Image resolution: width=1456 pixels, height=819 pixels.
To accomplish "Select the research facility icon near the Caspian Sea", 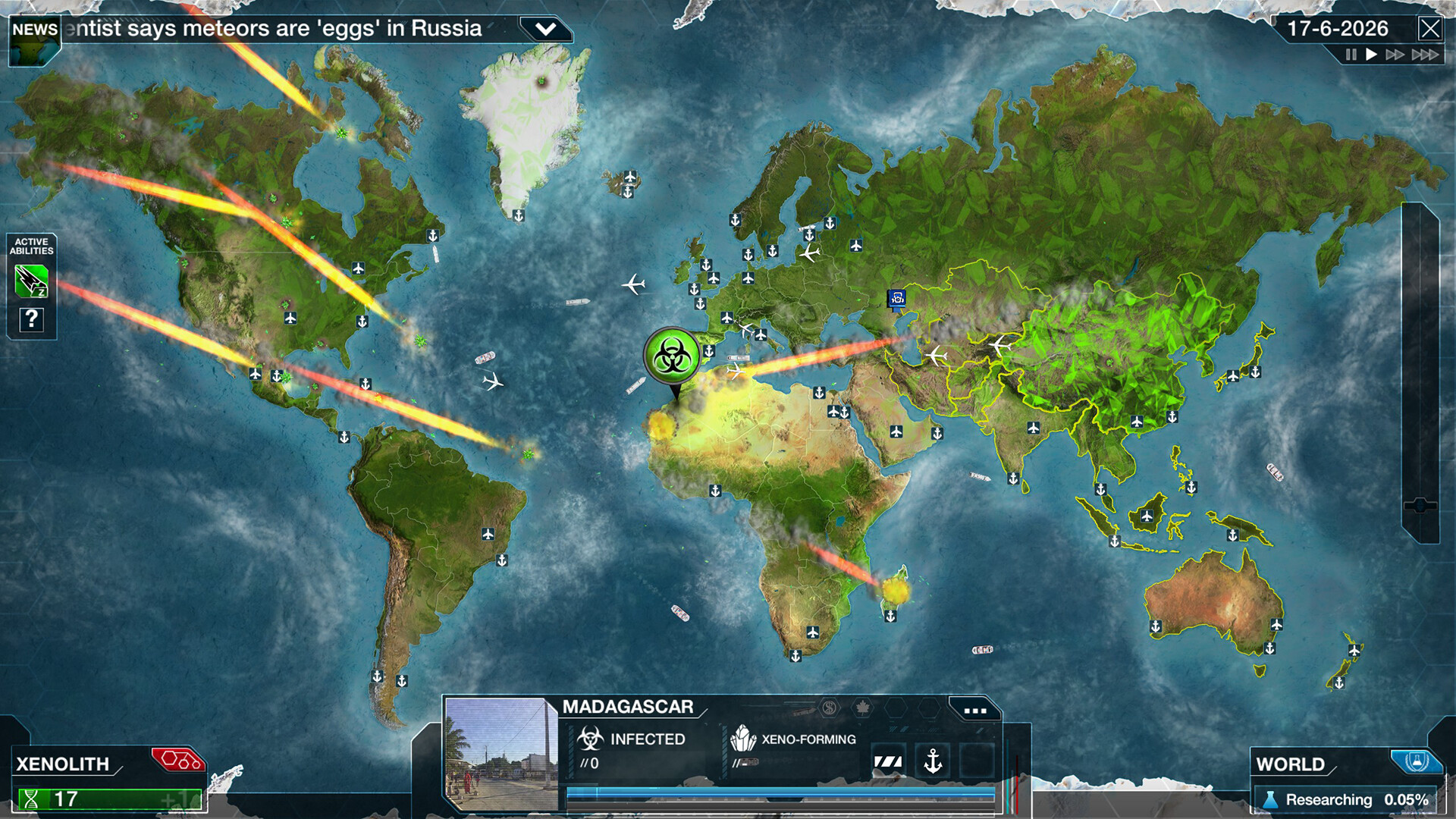I will coord(896,297).
